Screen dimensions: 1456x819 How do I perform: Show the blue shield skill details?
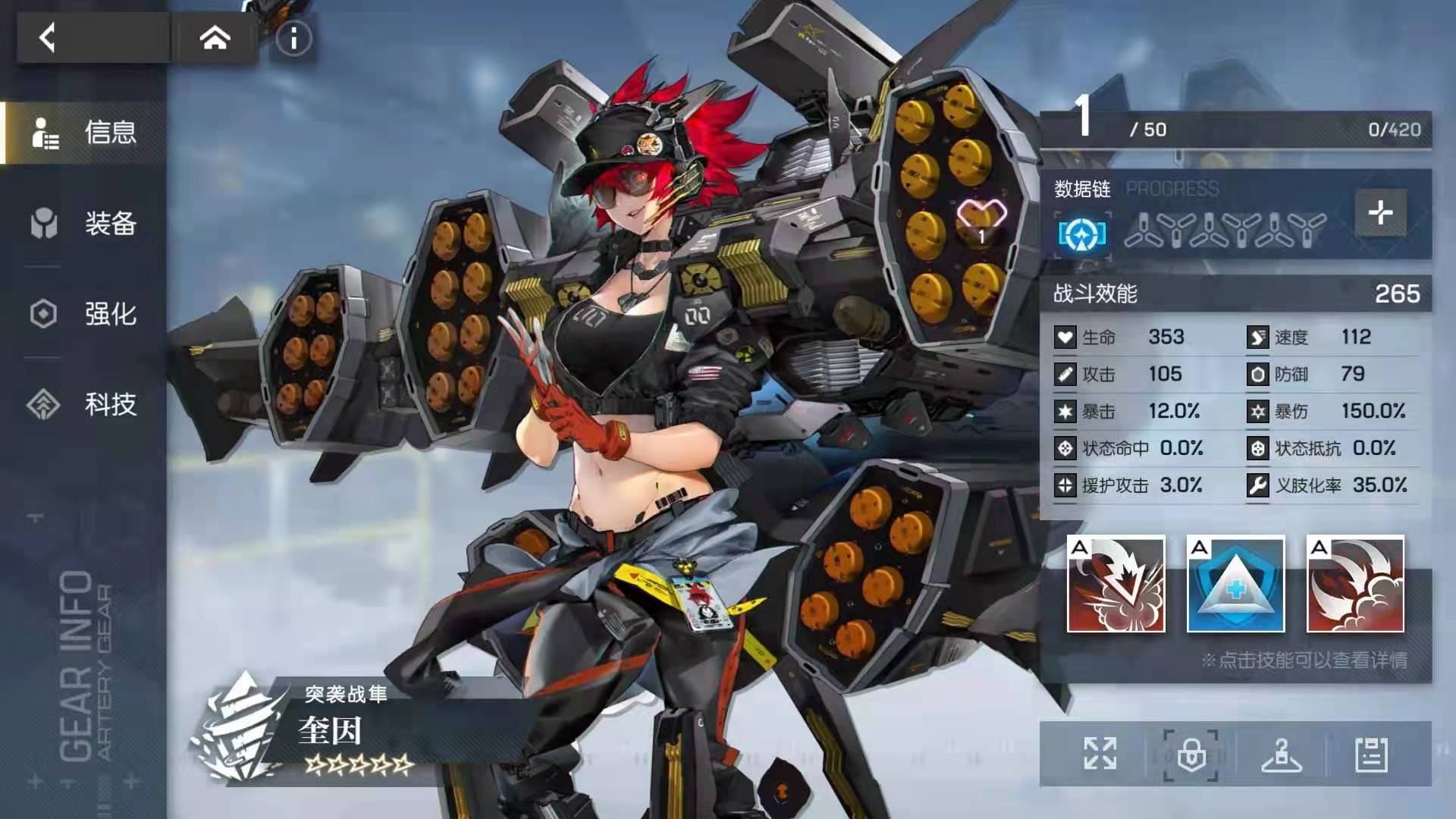[1235, 584]
